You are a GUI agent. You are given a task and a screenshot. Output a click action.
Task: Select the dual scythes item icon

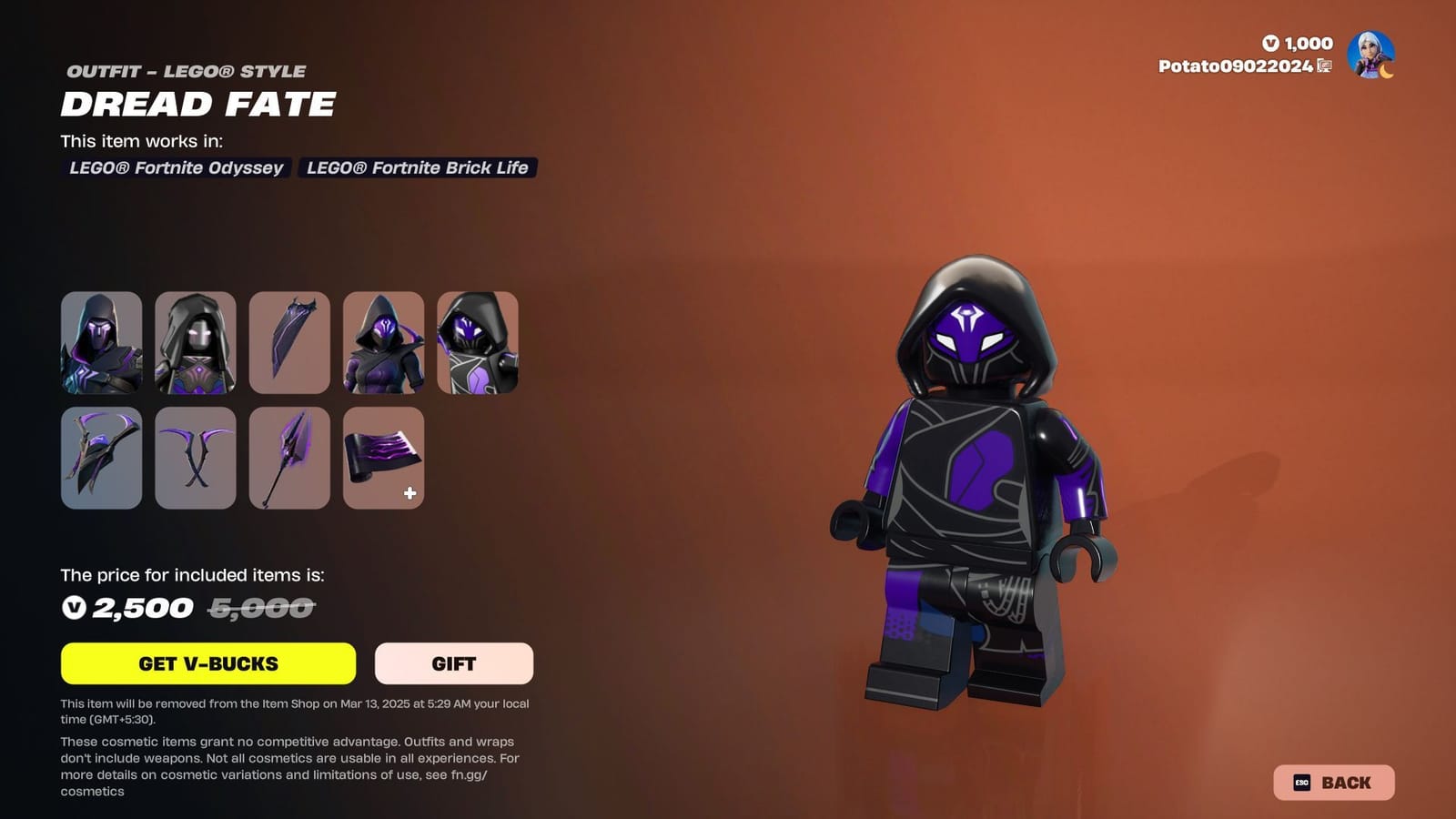click(101, 458)
